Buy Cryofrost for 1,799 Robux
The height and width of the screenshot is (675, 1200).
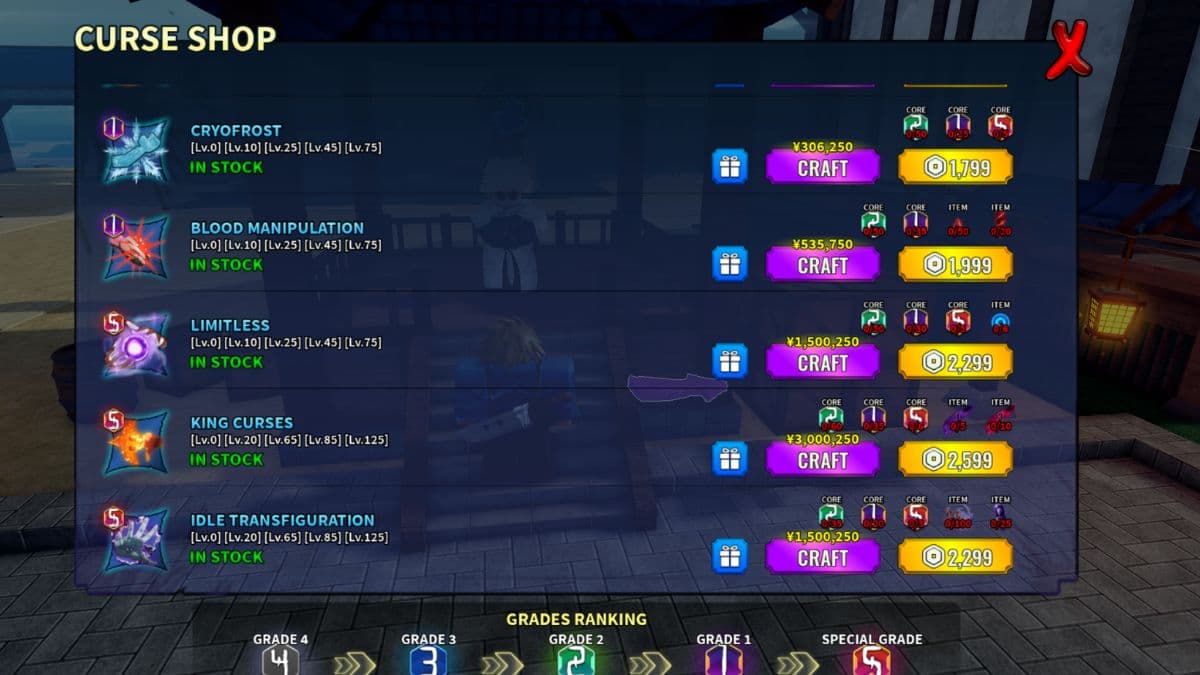click(x=955, y=167)
